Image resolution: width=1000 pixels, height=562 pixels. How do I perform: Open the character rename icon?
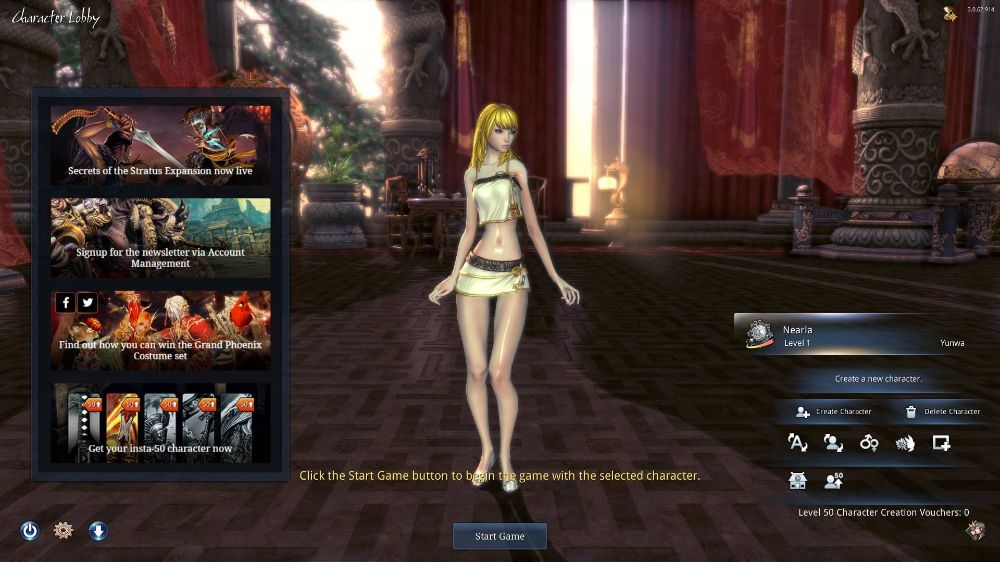(x=797, y=443)
